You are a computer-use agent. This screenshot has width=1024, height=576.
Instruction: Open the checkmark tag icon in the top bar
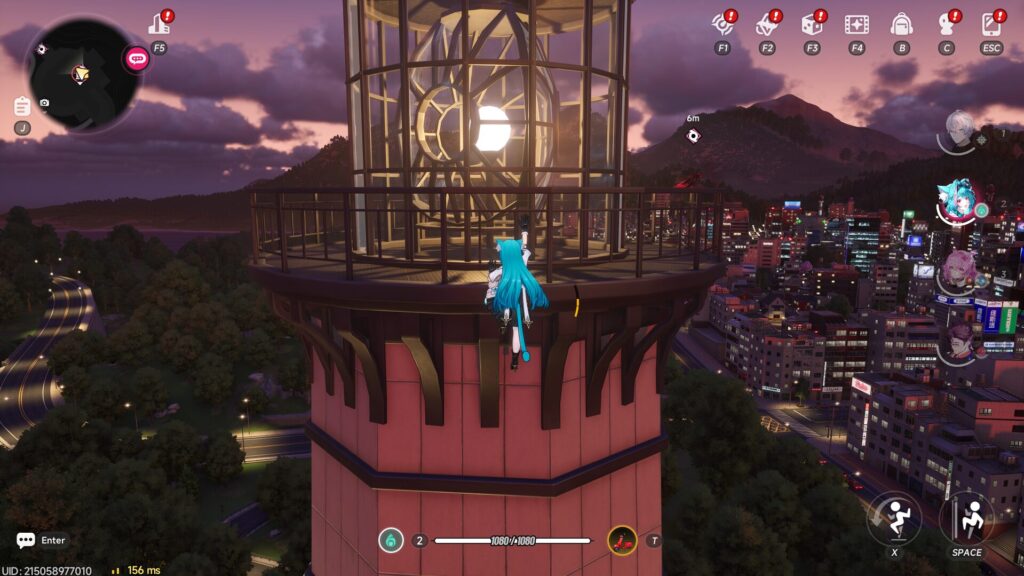point(767,24)
